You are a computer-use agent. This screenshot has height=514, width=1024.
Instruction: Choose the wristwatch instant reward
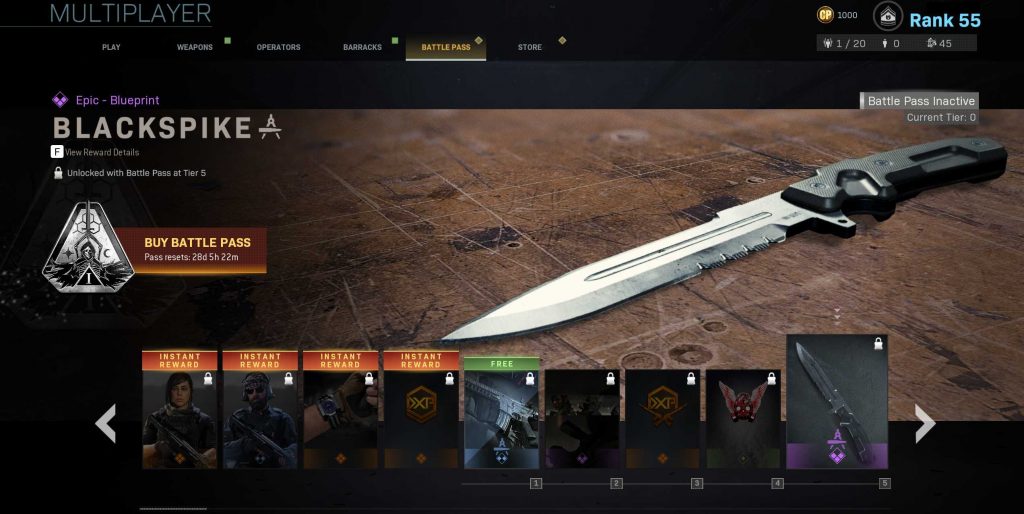[341, 410]
